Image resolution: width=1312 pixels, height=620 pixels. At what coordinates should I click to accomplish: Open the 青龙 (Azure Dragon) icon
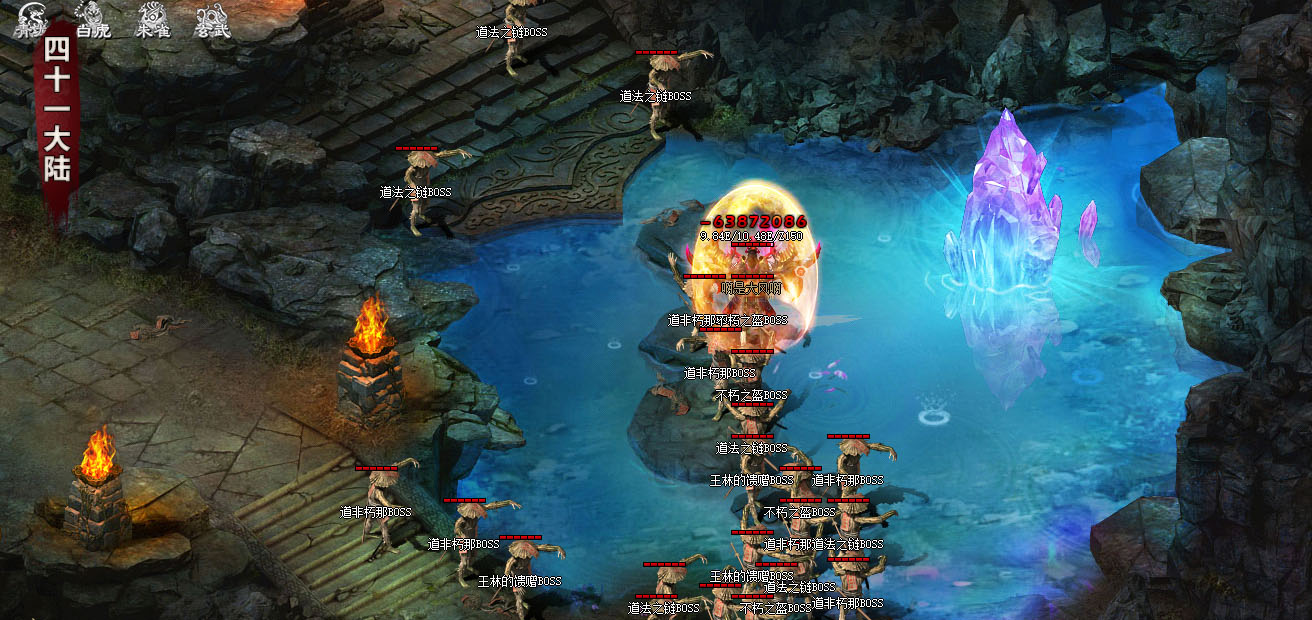[30, 19]
